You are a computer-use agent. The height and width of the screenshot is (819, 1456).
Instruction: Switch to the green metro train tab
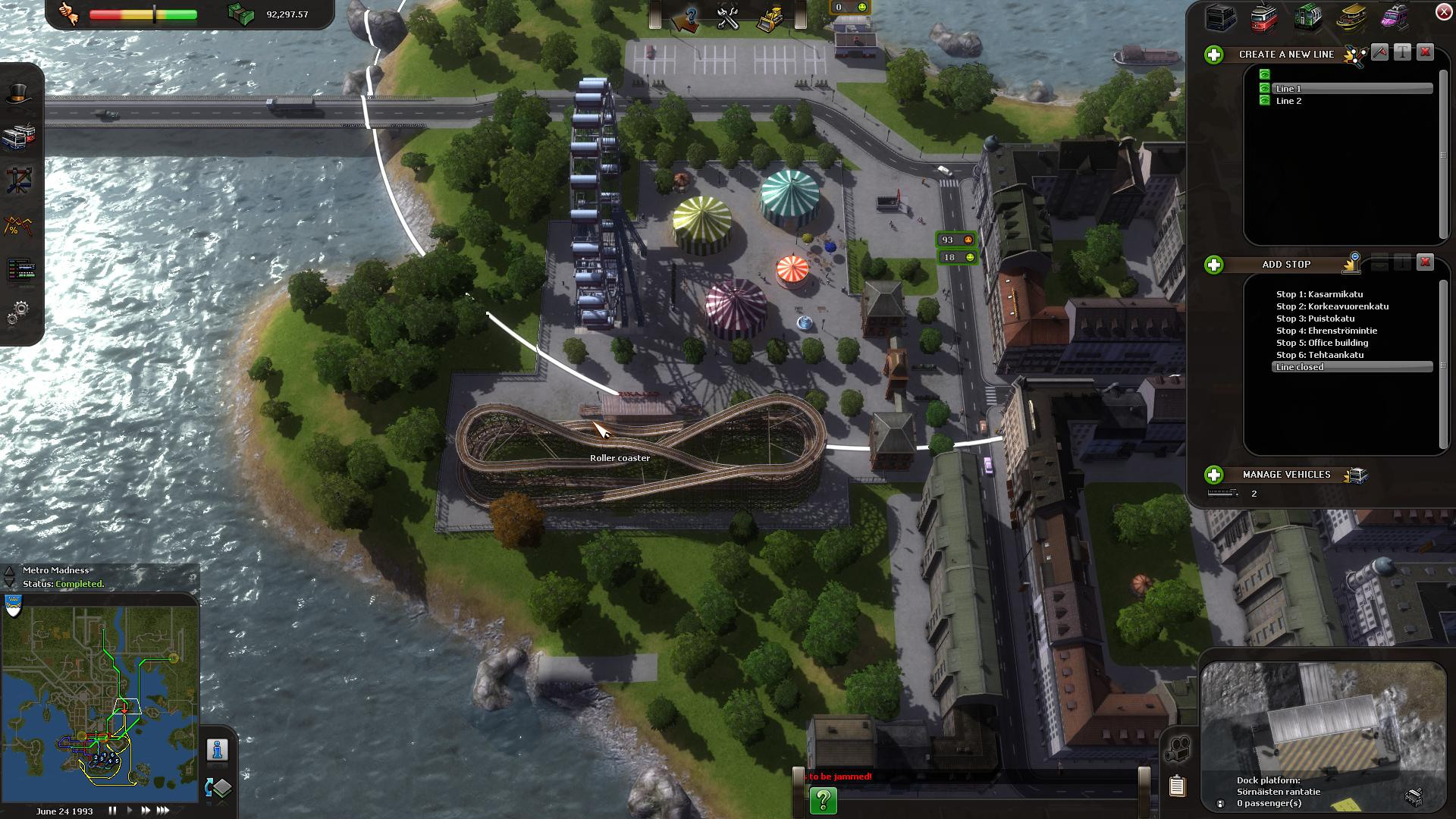point(1307,17)
